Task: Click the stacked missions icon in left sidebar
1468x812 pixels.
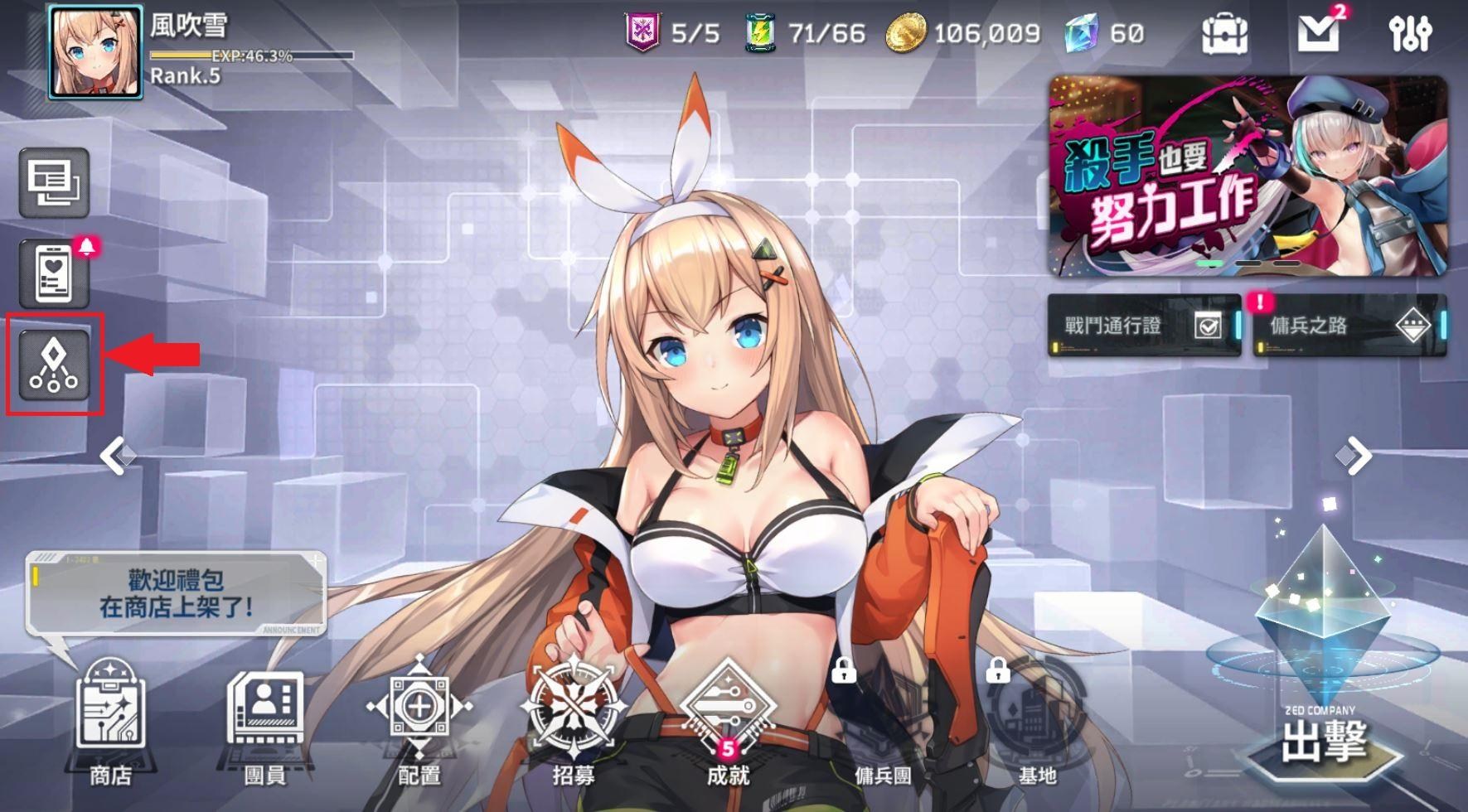Action: (53, 184)
